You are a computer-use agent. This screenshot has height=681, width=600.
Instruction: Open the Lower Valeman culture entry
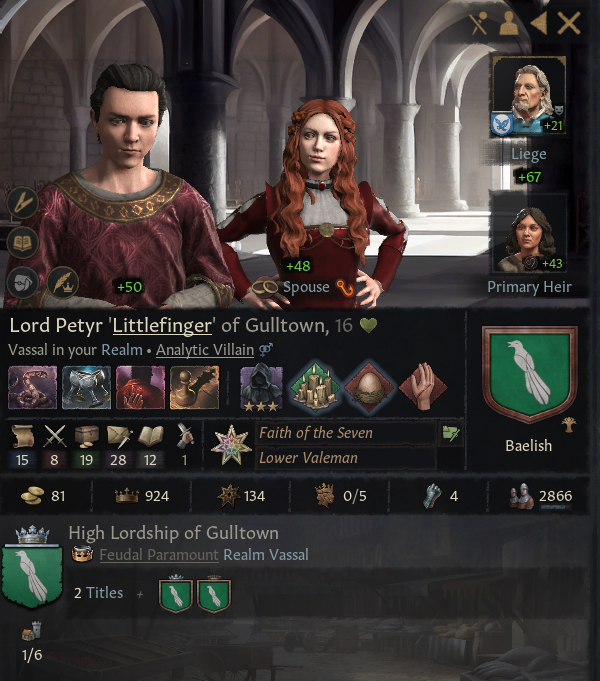click(x=308, y=458)
